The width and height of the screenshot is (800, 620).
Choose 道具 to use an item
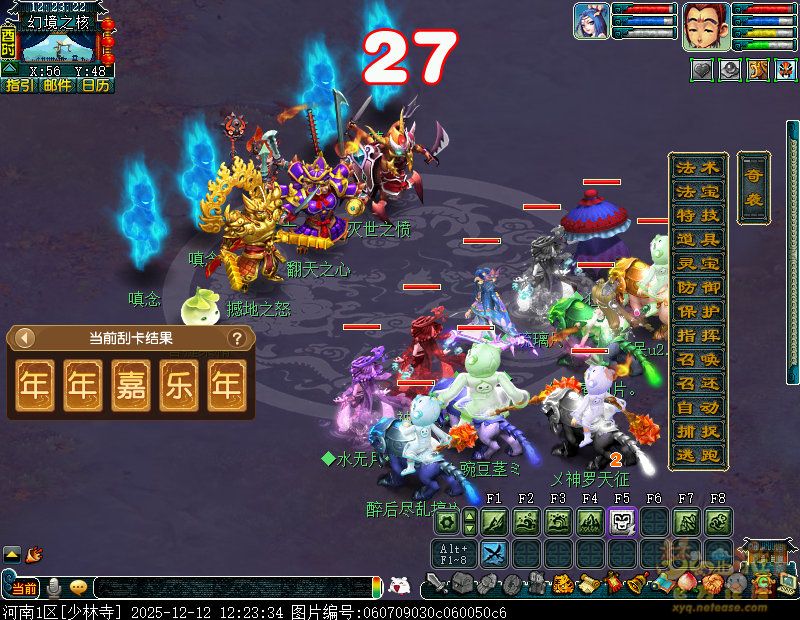[x=697, y=239]
